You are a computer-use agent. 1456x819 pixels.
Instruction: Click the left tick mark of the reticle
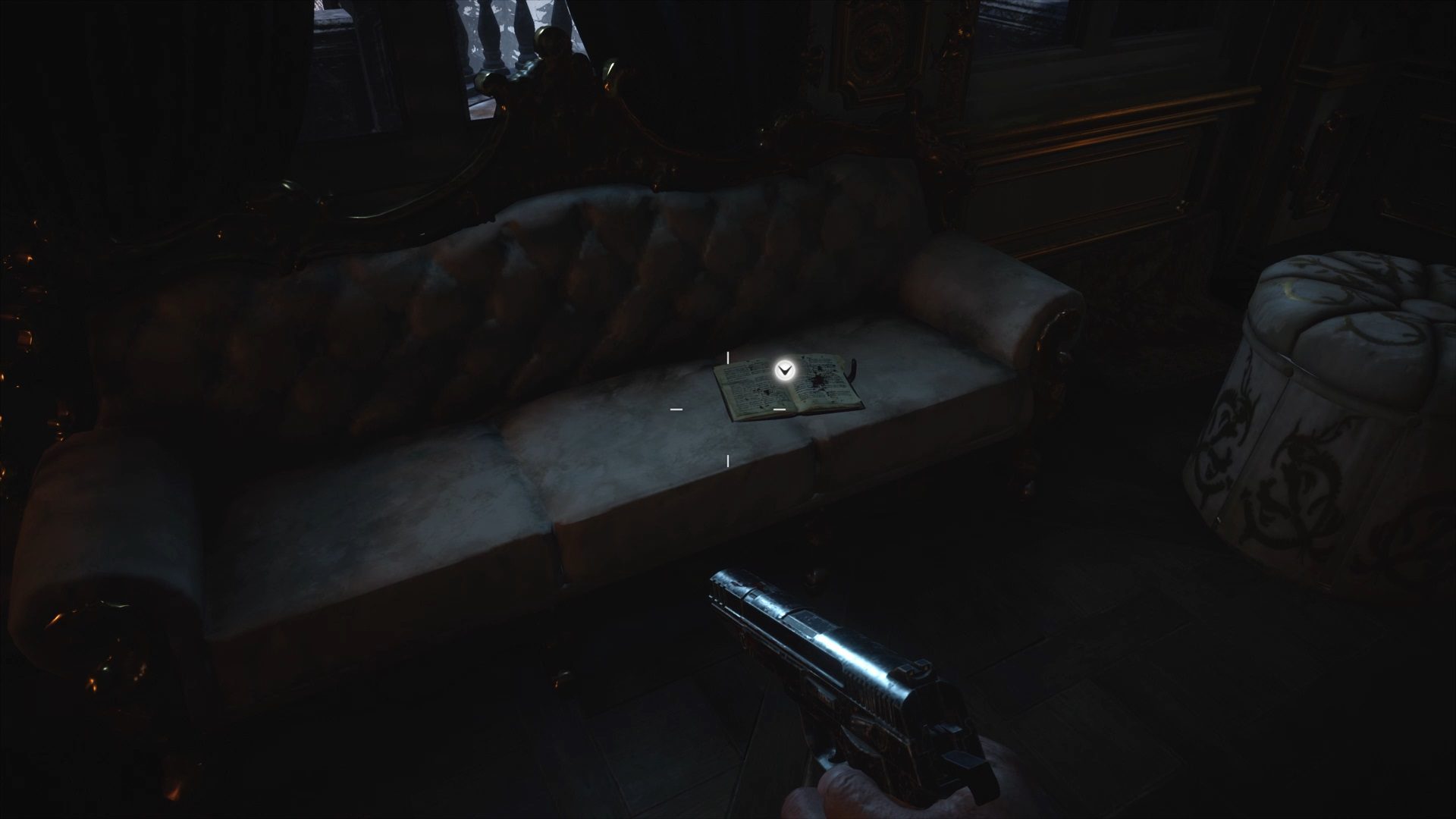(676, 409)
